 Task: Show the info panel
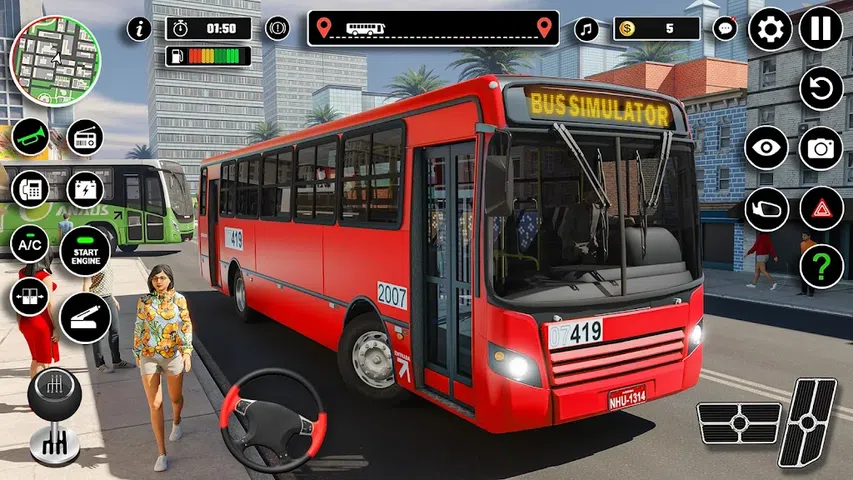click(140, 29)
